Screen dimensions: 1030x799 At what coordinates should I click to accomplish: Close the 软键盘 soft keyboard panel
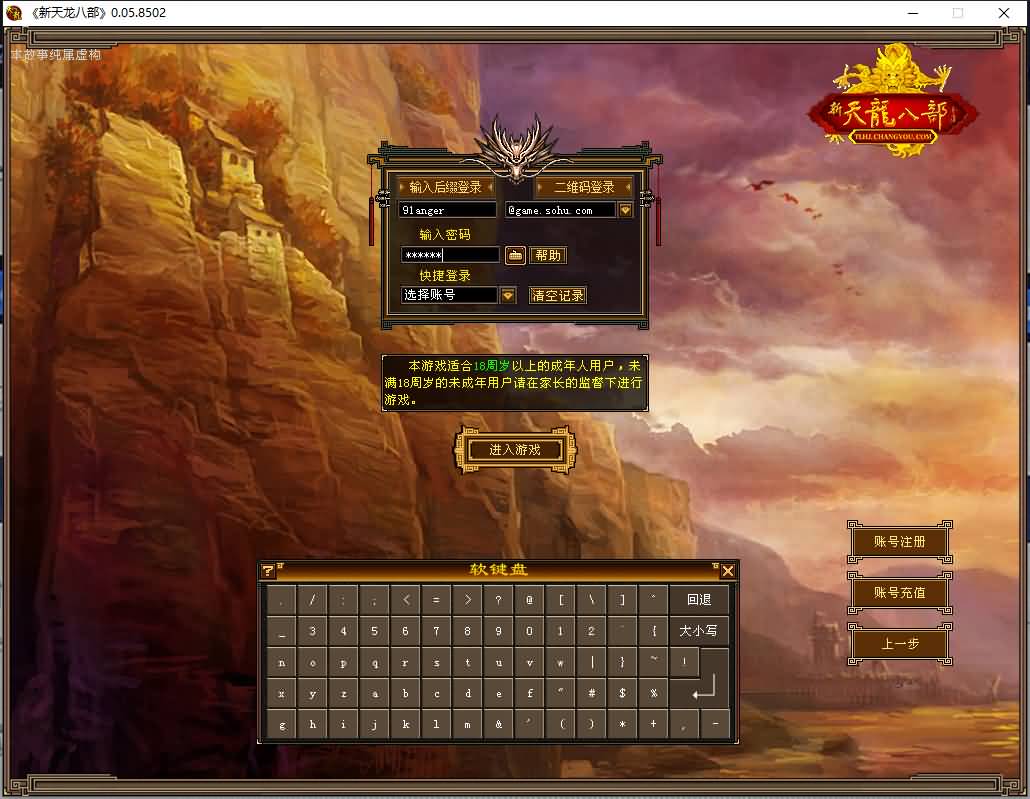(x=728, y=571)
